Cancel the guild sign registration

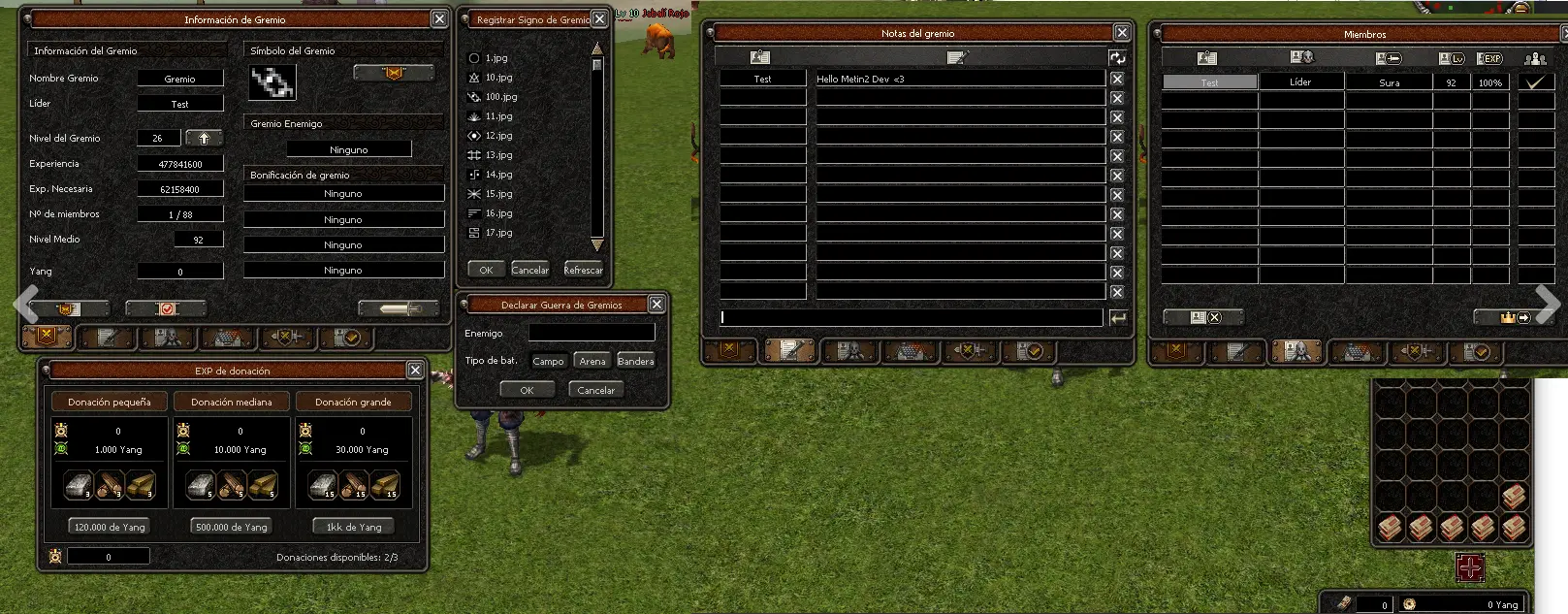529,270
